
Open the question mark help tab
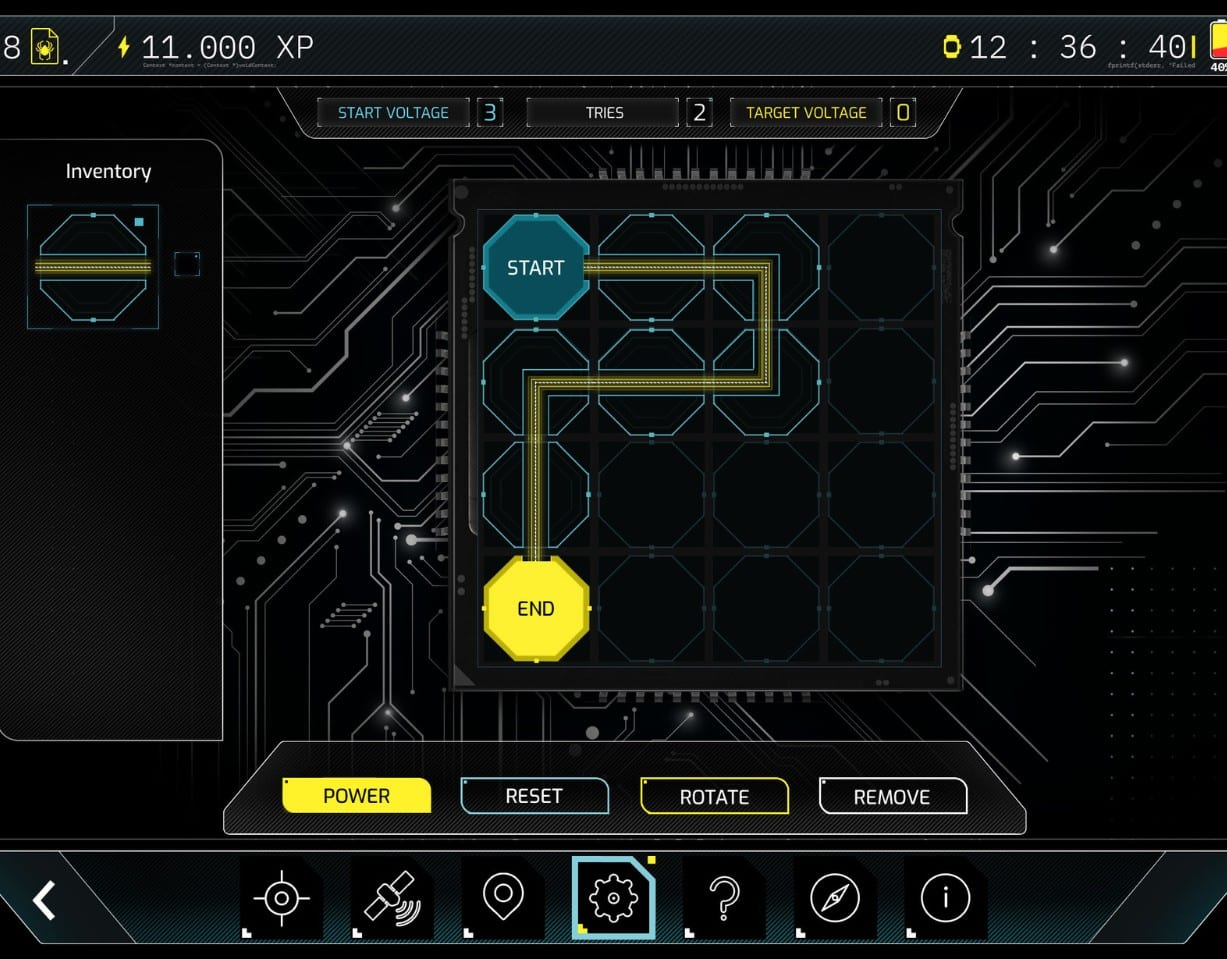724,898
